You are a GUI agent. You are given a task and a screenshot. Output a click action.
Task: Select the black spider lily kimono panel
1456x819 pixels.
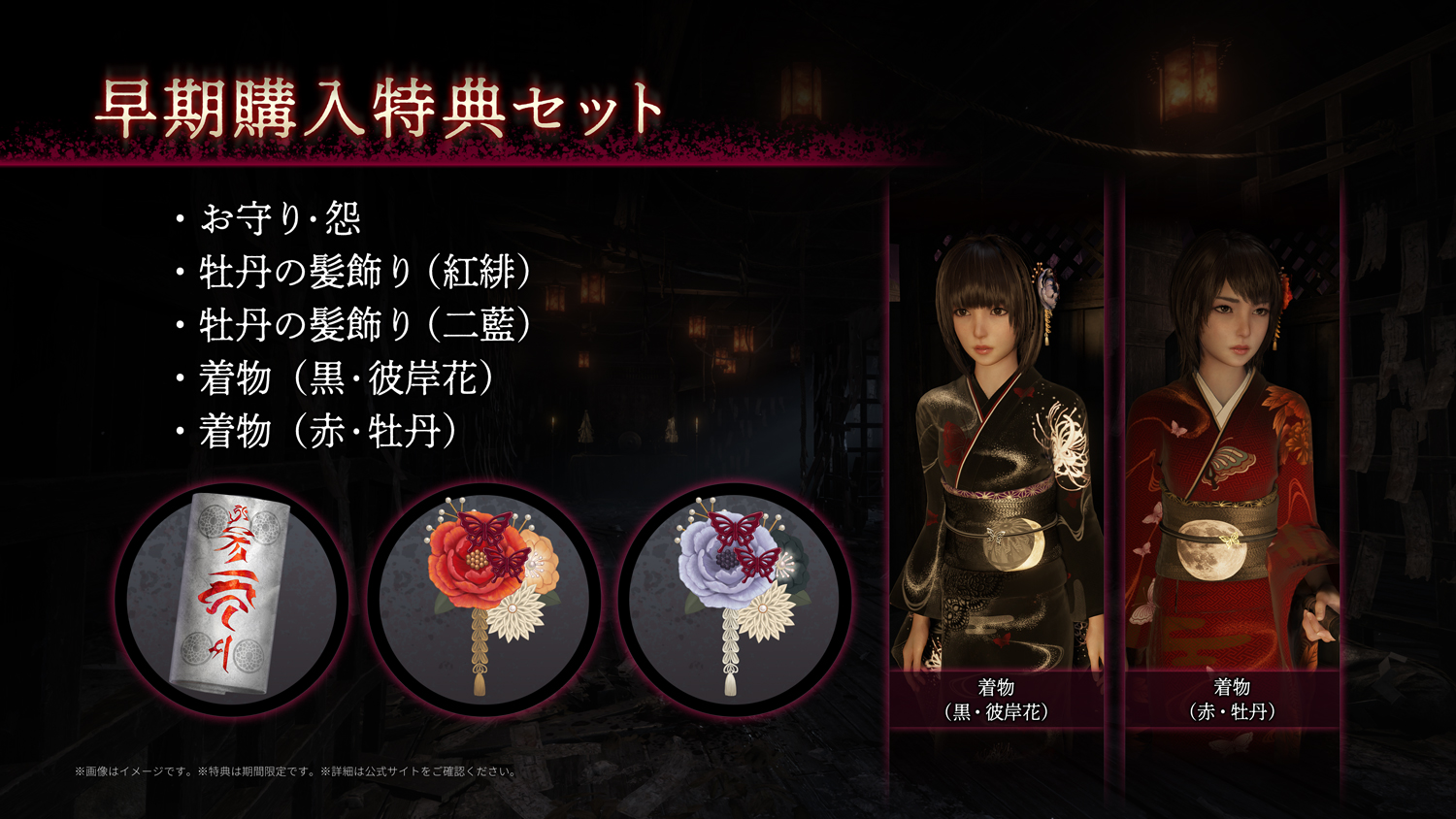pyautogui.click(x=997, y=456)
